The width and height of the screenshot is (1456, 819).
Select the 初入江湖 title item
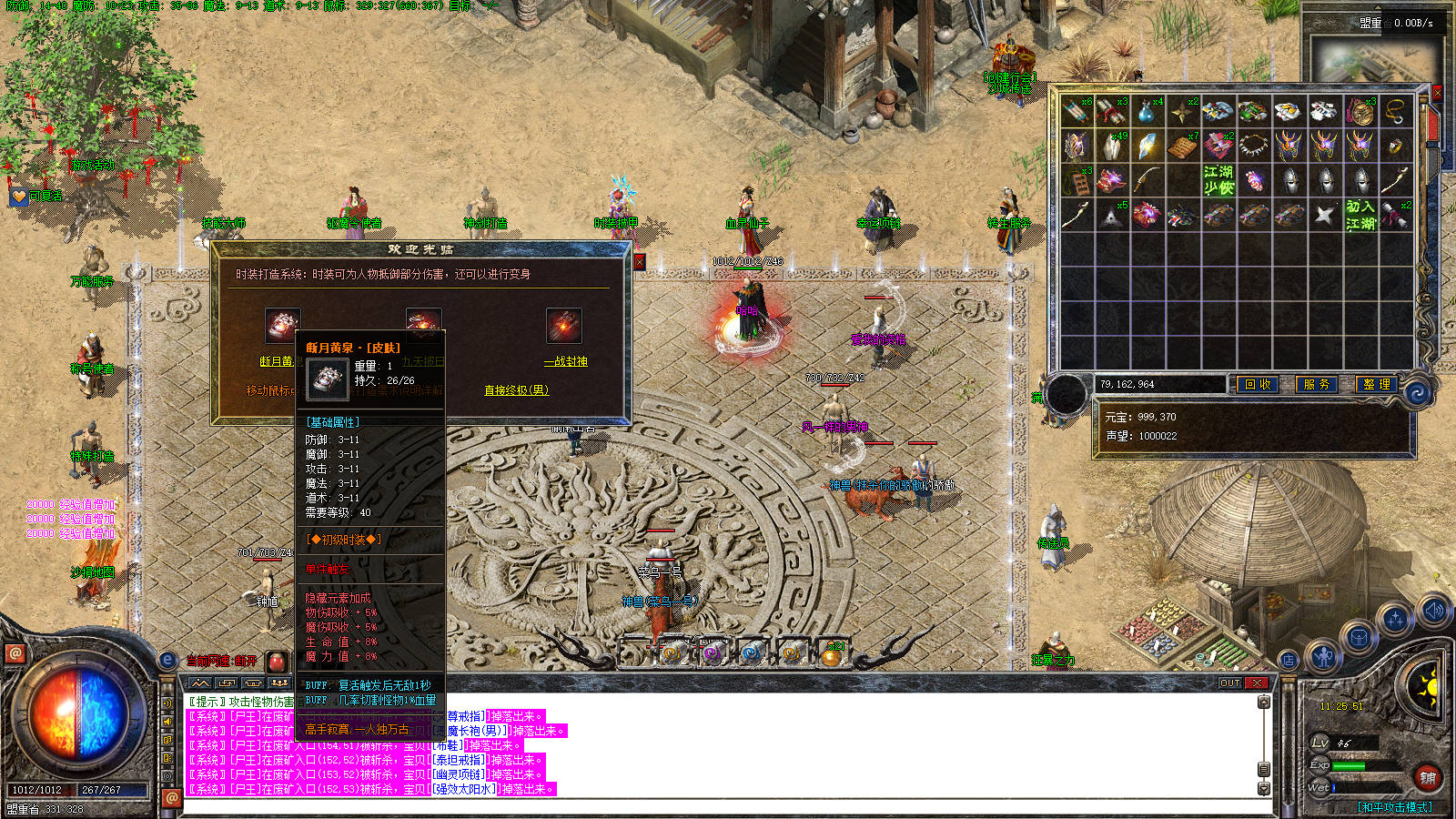point(1360,215)
